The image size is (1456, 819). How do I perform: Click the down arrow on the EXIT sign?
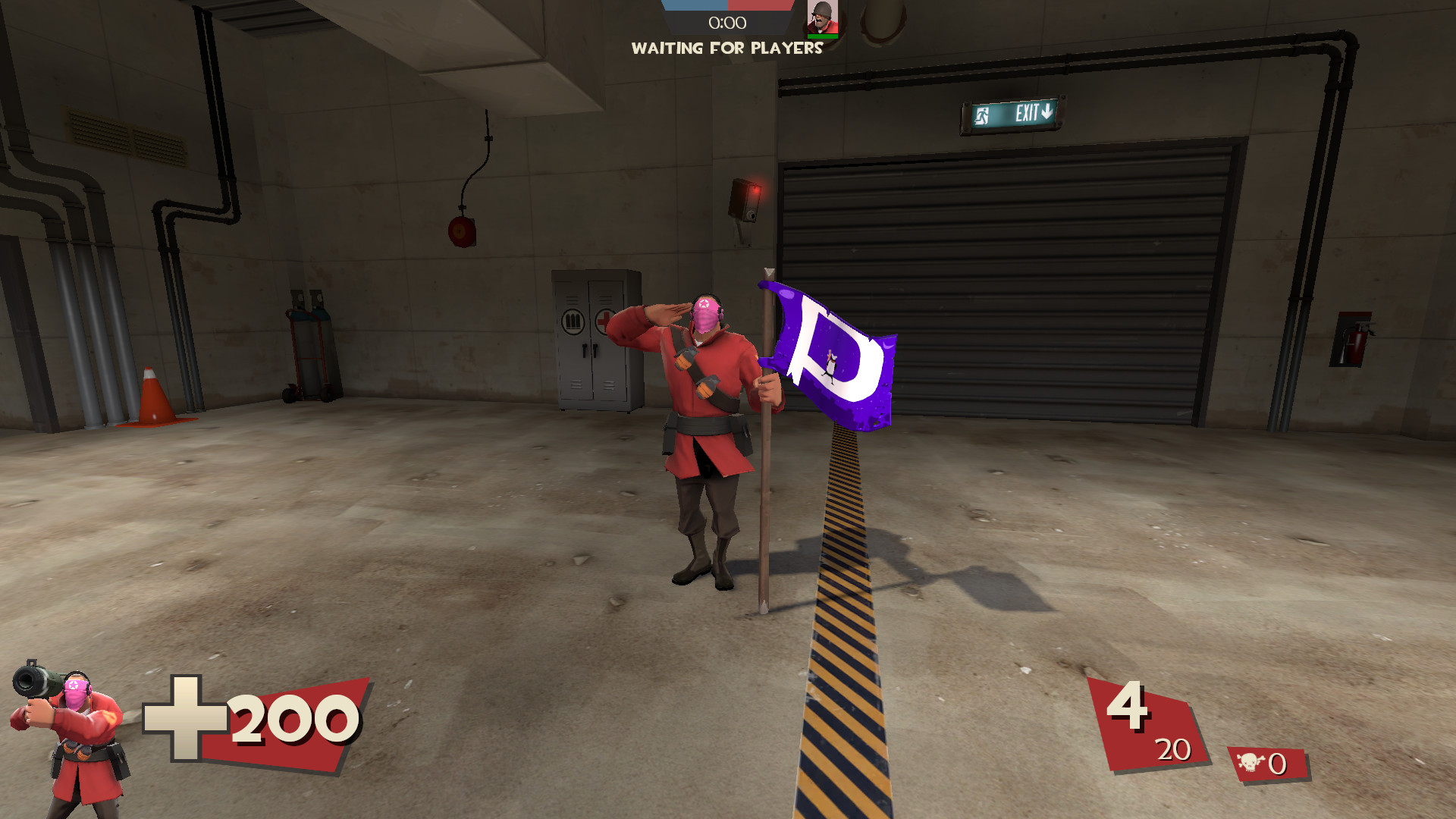tap(1046, 111)
